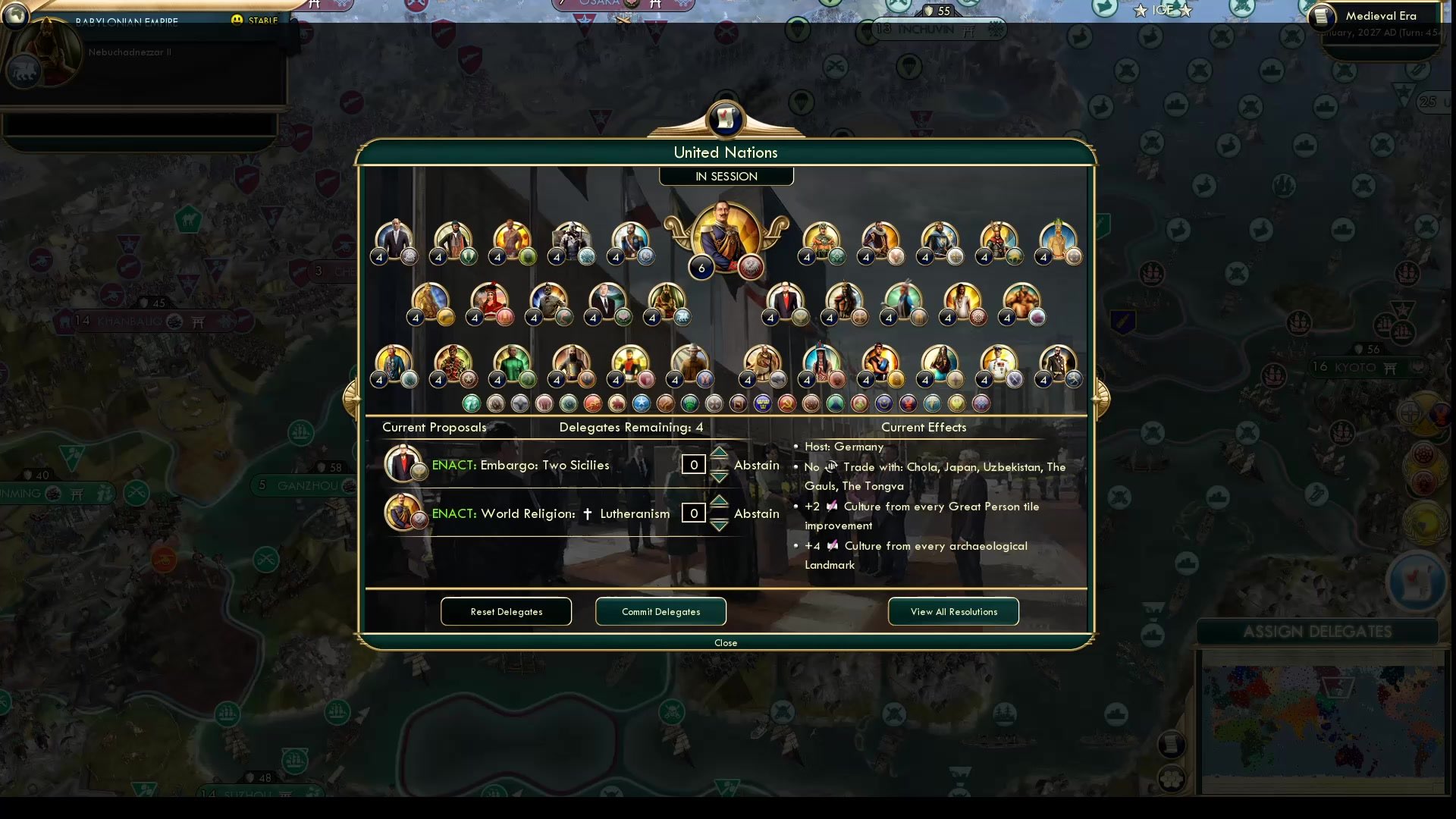The height and width of the screenshot is (819, 1456).
Task: Click the Medieval Era indicator icon top-right
Action: click(x=1322, y=16)
